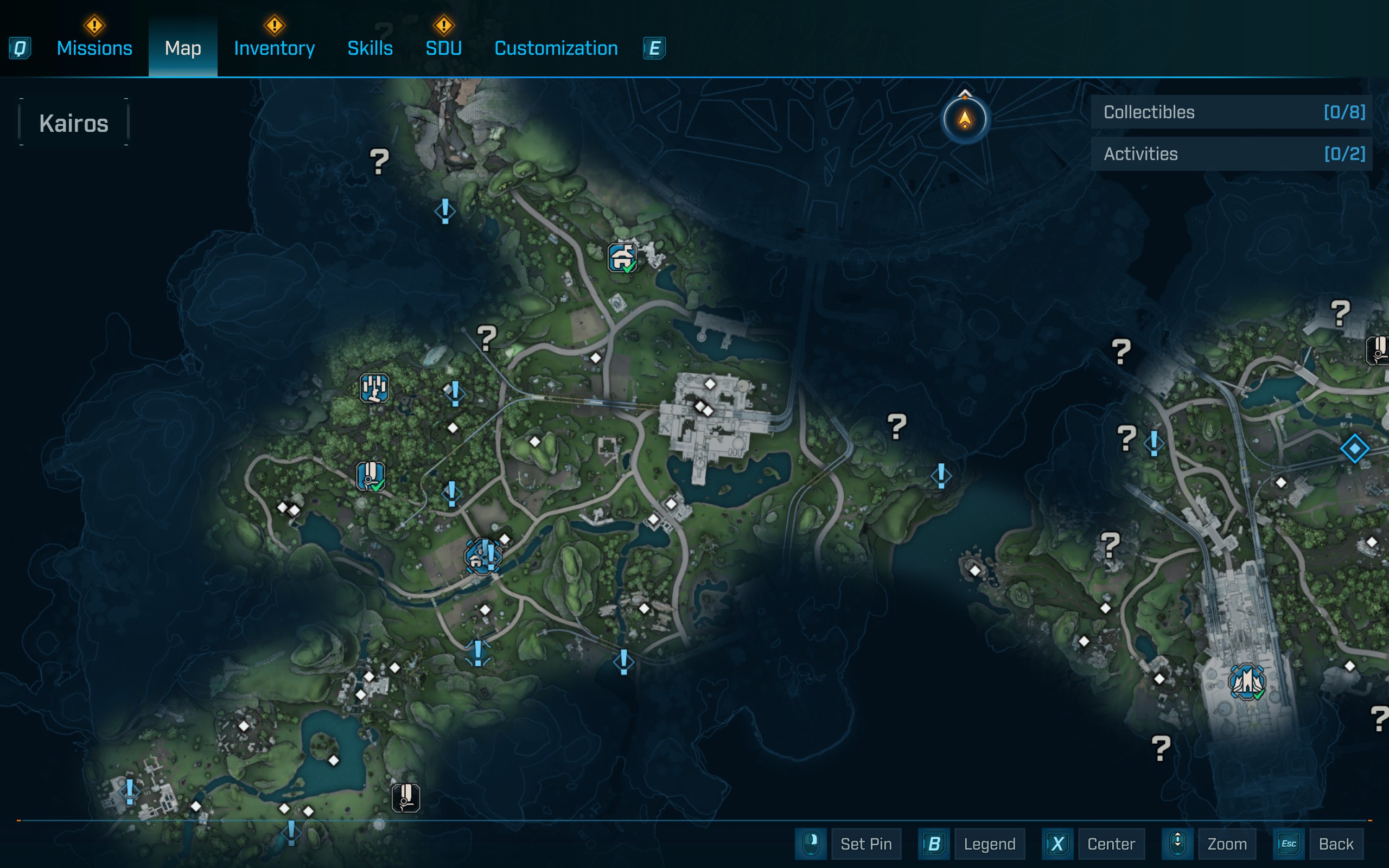The image size is (1389, 868).
Task: Select the blue diamond waypoint marker
Action: point(1355,448)
